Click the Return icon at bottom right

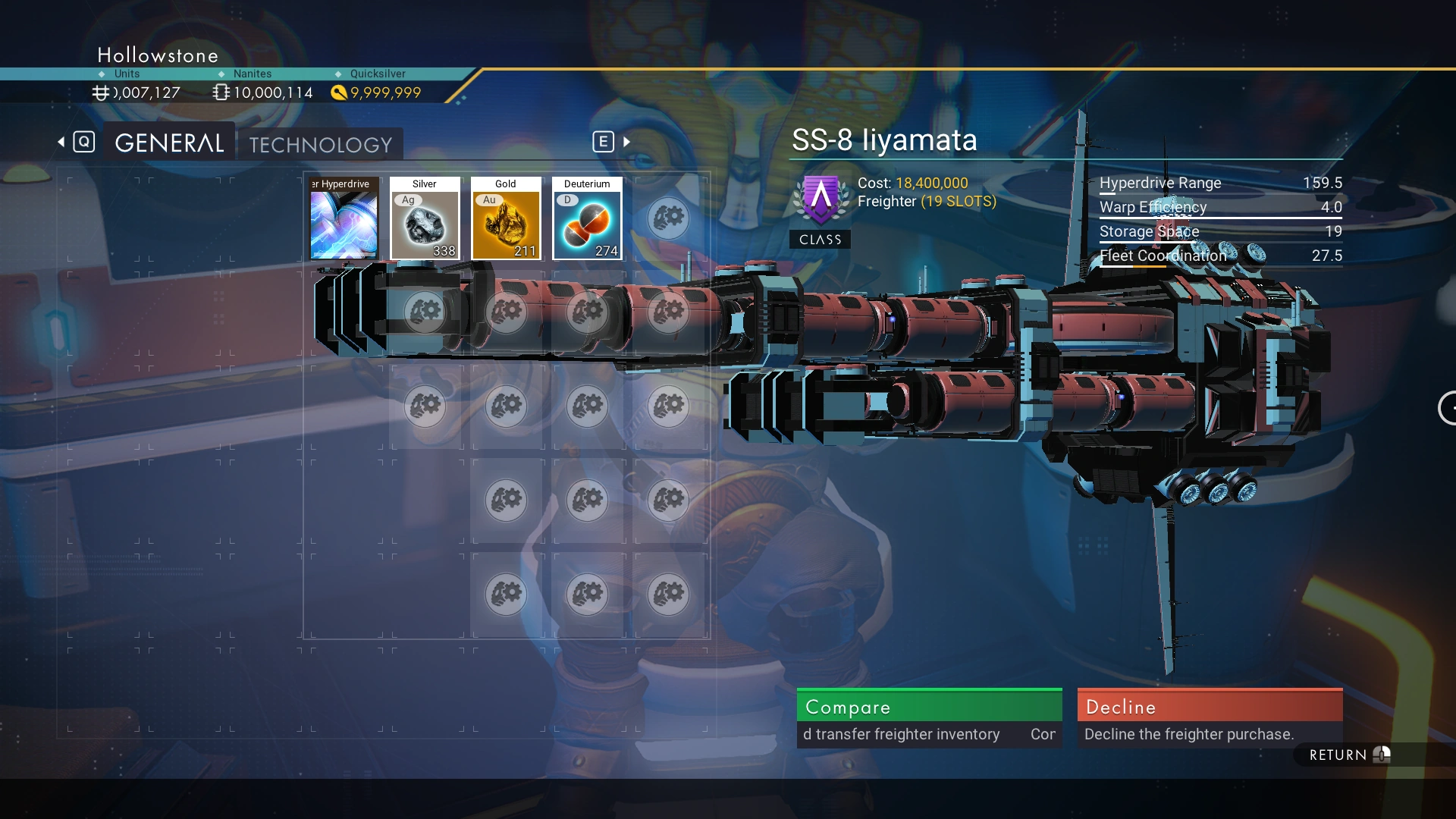[x=1382, y=754]
